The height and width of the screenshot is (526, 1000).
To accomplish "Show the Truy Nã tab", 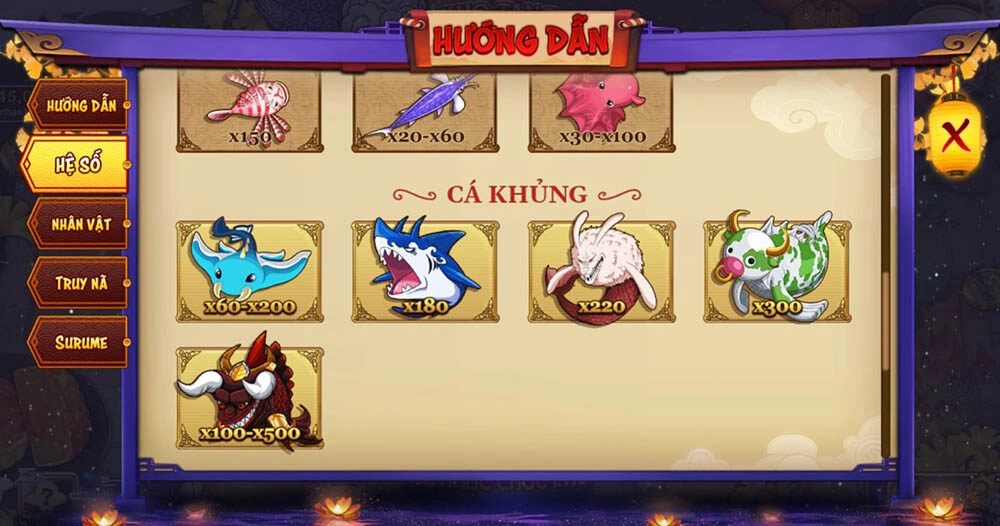I will coord(80,283).
